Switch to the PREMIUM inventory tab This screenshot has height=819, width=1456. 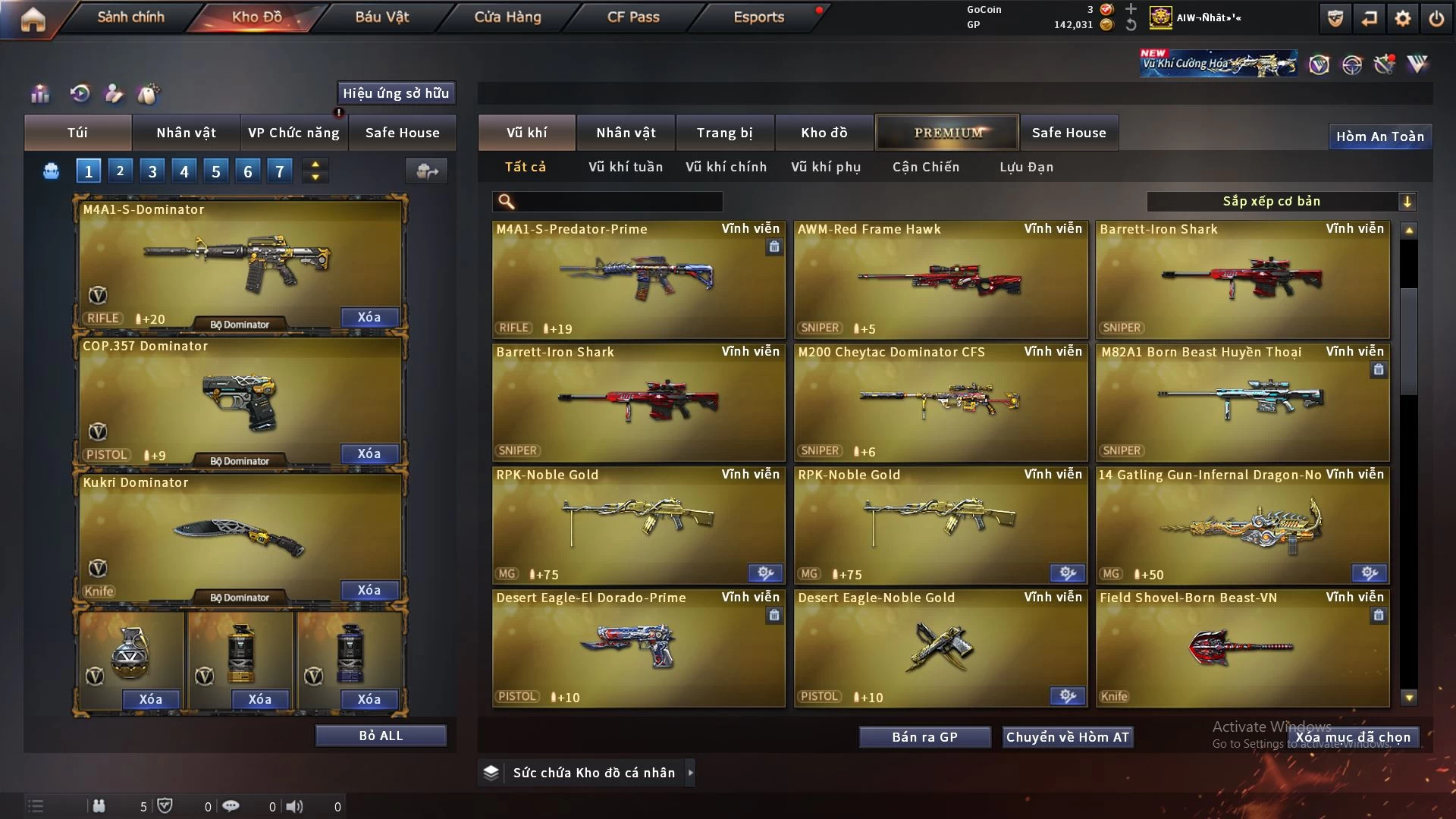pyautogui.click(x=947, y=133)
